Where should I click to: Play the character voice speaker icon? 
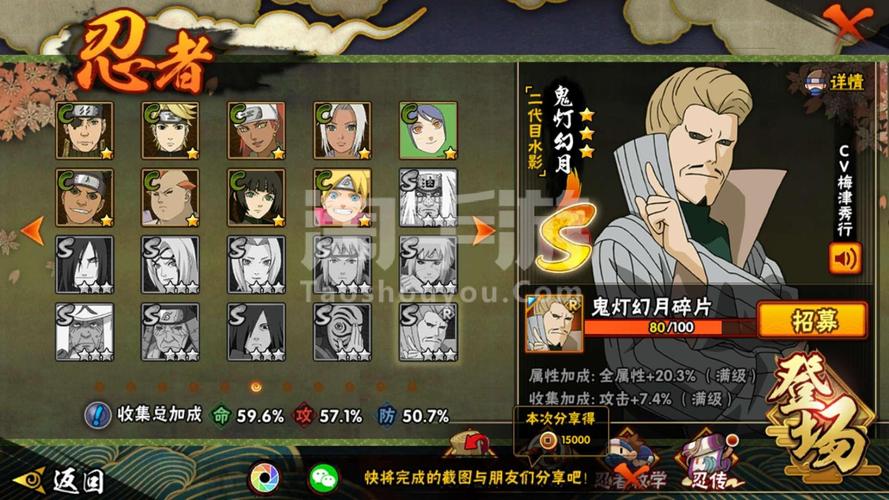pos(844,258)
